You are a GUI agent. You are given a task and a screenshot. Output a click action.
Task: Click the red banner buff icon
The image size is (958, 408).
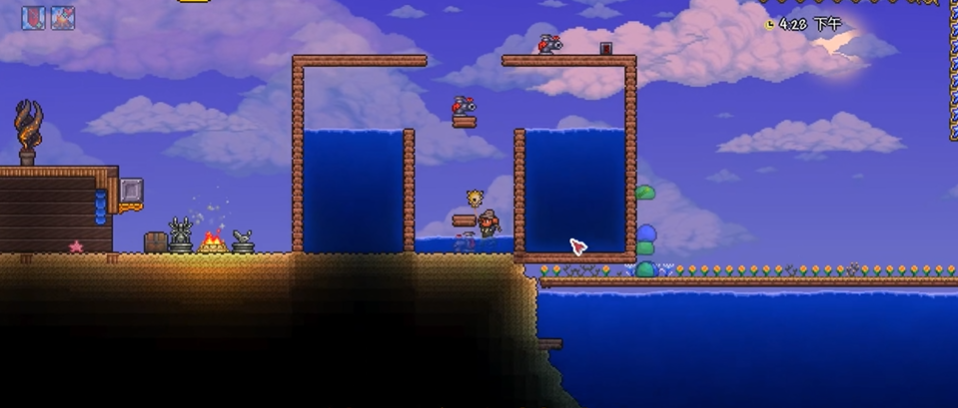click(33, 18)
